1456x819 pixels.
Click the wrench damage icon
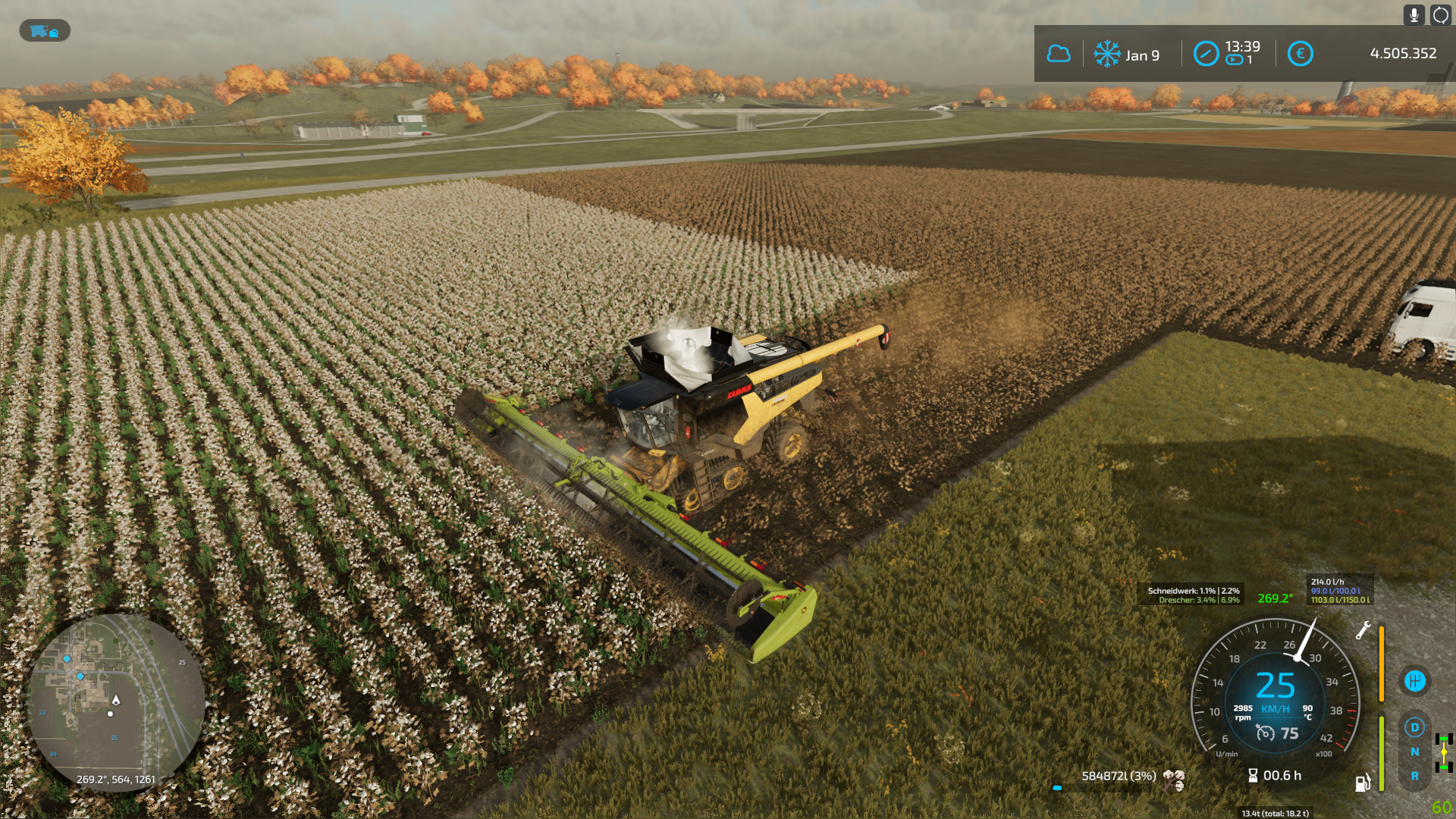click(1363, 630)
